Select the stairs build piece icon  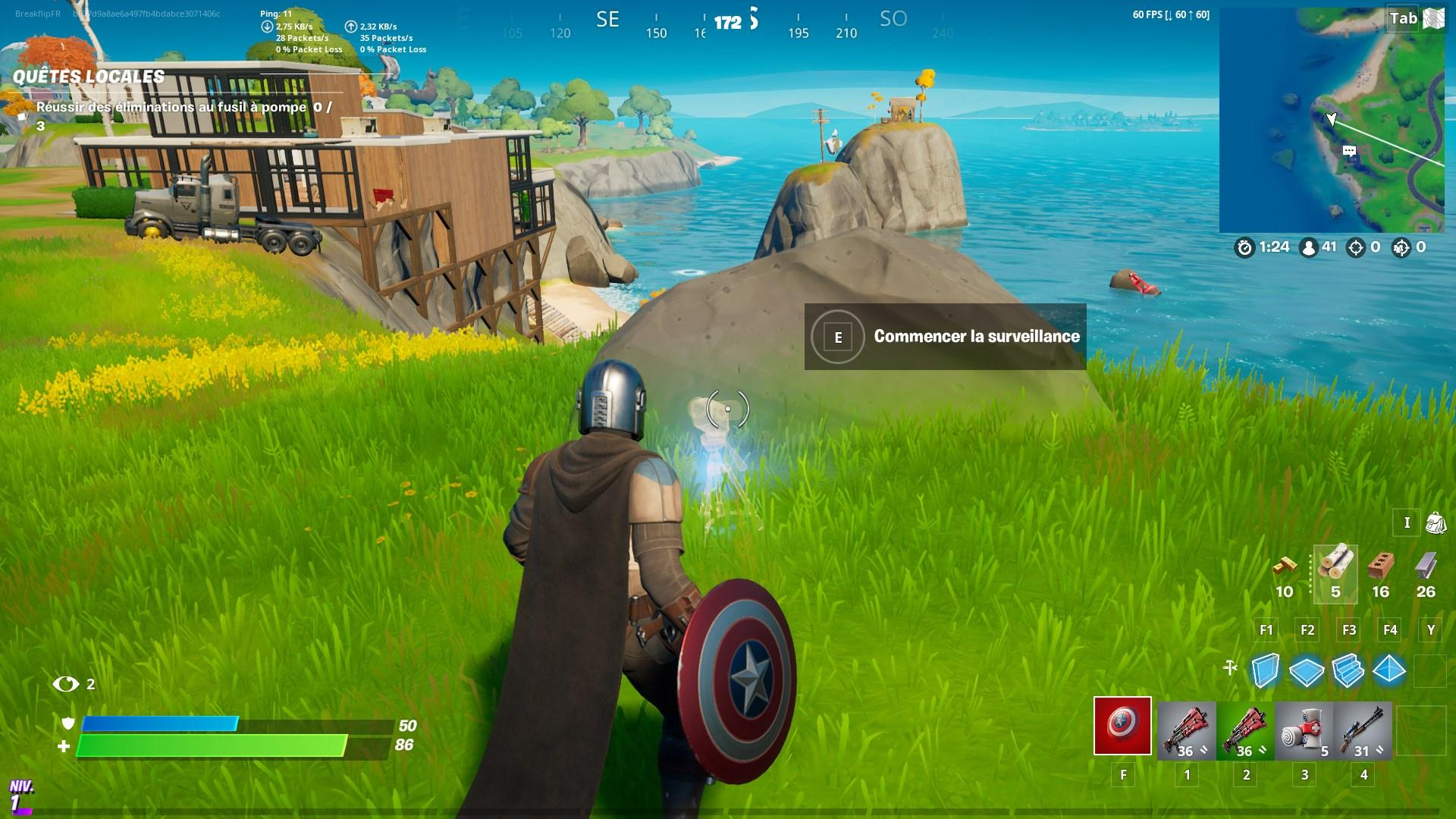click(1348, 670)
